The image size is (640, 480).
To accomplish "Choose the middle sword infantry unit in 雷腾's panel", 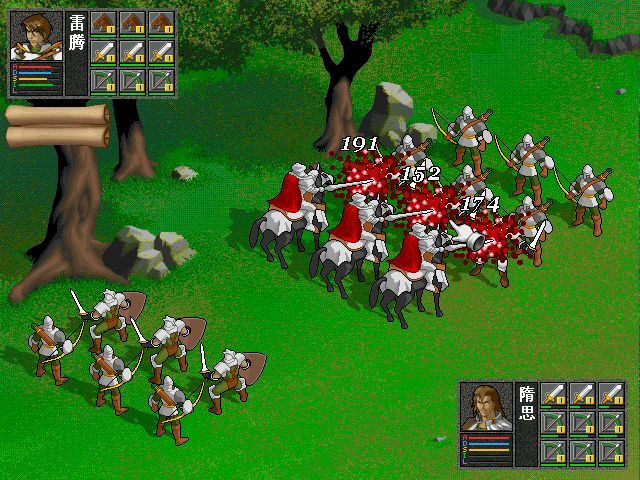I will [x=133, y=53].
